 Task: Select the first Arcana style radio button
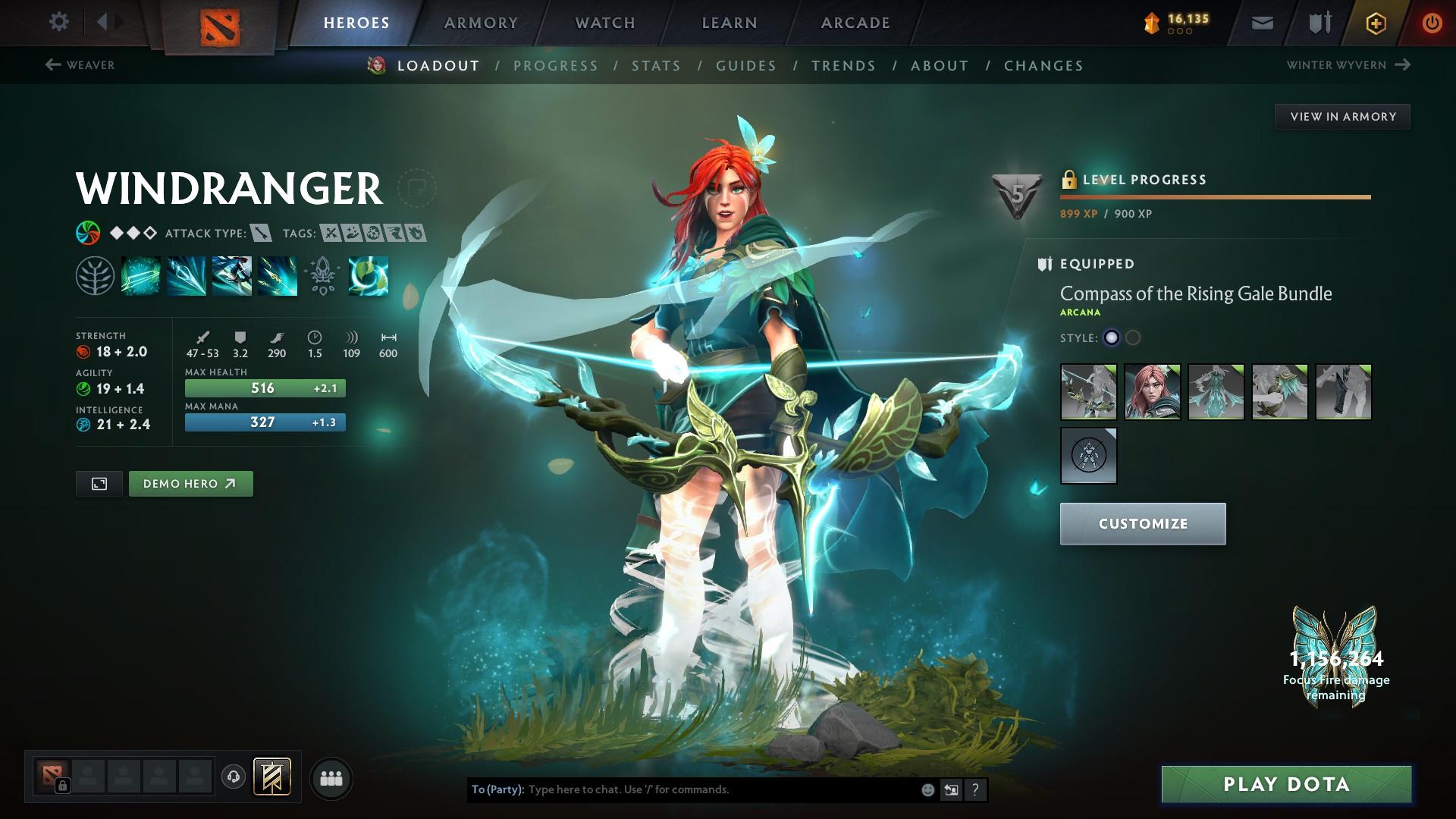pyautogui.click(x=1111, y=338)
